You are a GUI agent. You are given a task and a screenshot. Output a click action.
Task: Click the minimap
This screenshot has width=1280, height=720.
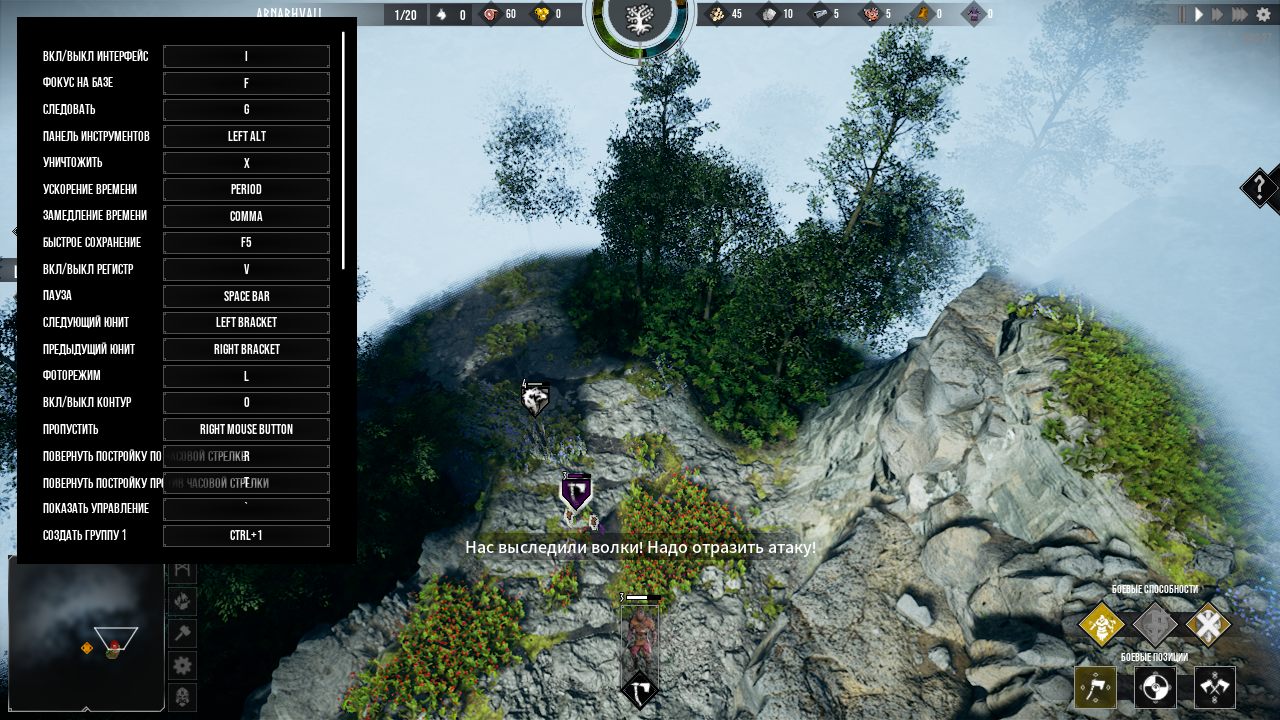(x=86, y=632)
